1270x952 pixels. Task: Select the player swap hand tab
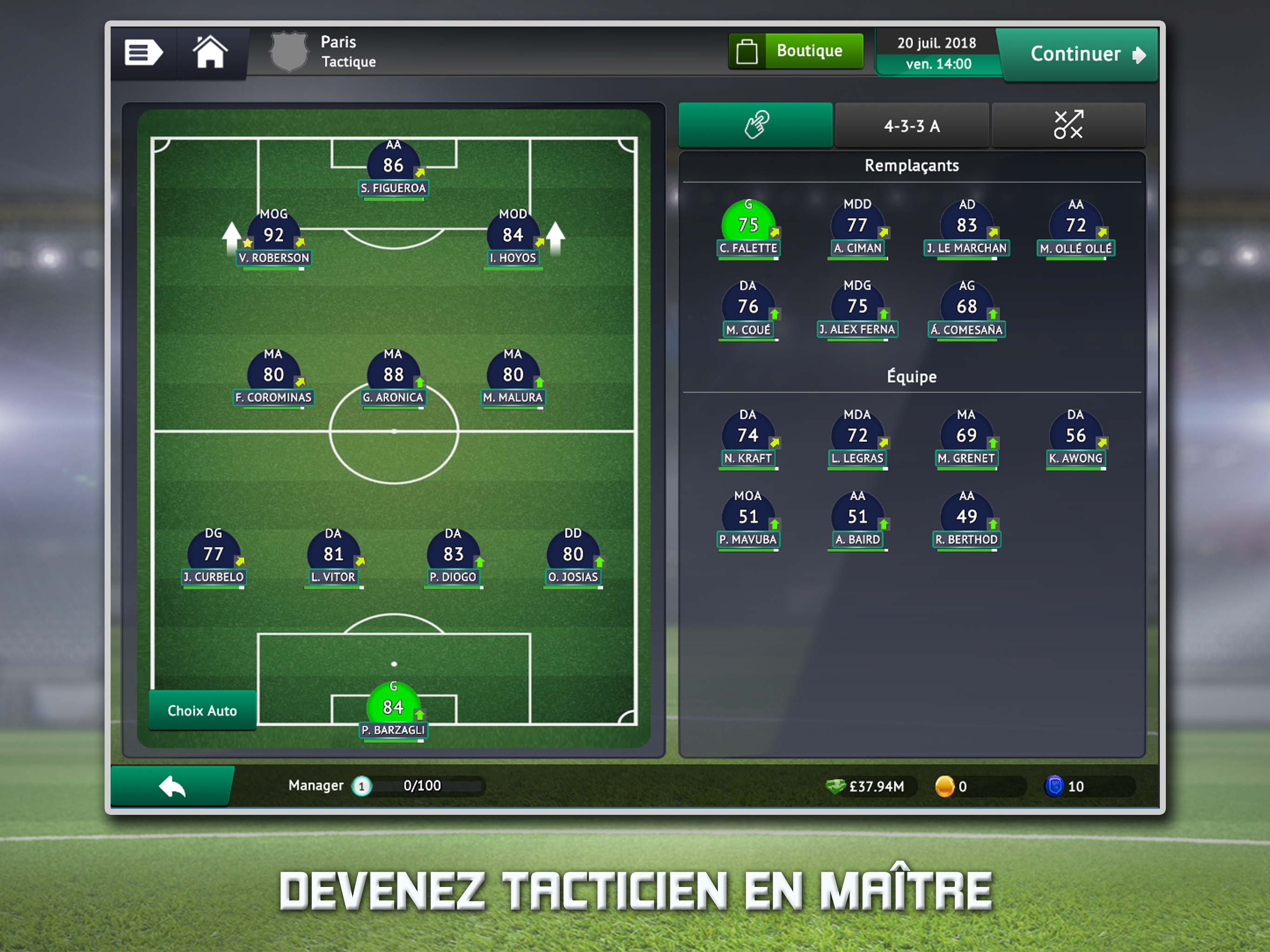[x=755, y=125]
